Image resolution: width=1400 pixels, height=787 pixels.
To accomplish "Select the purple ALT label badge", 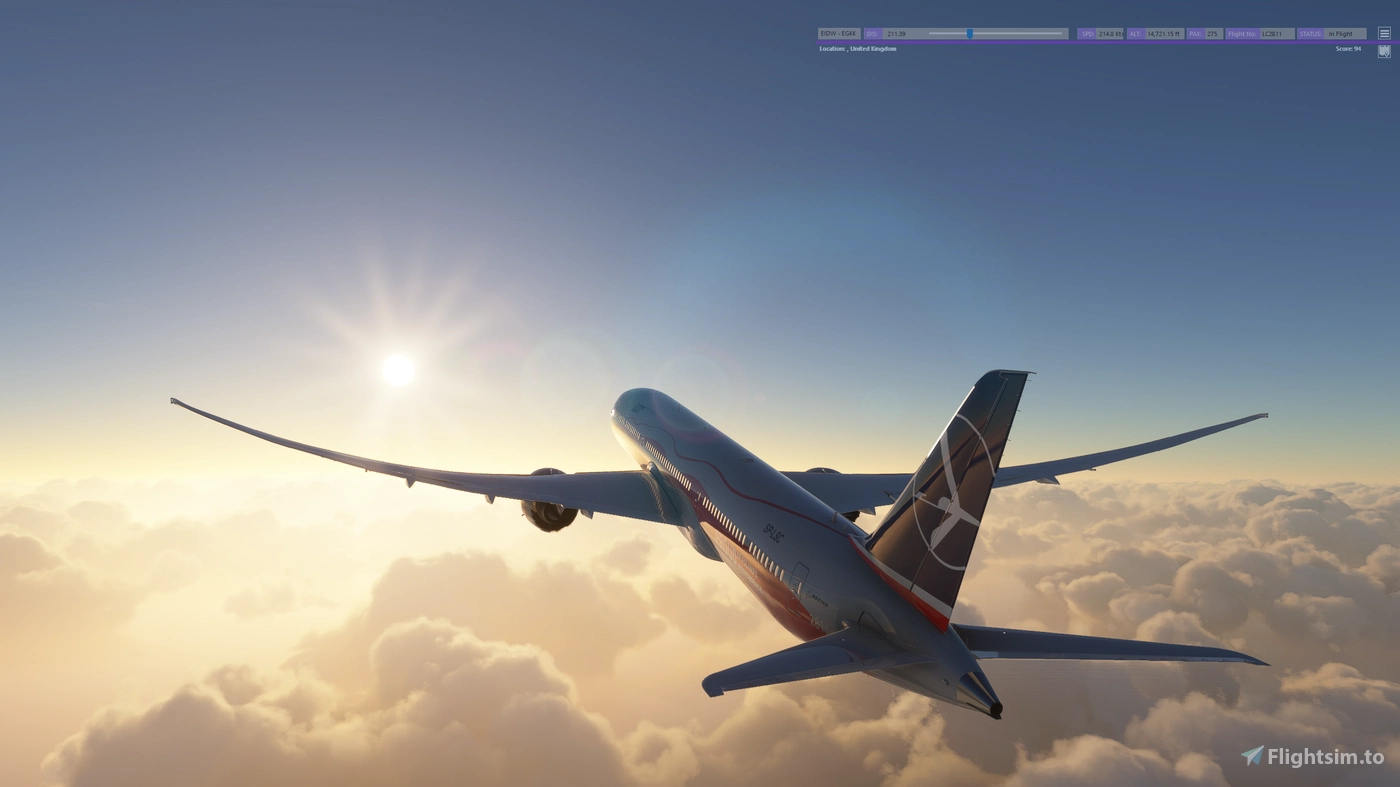I will (x=1135, y=33).
